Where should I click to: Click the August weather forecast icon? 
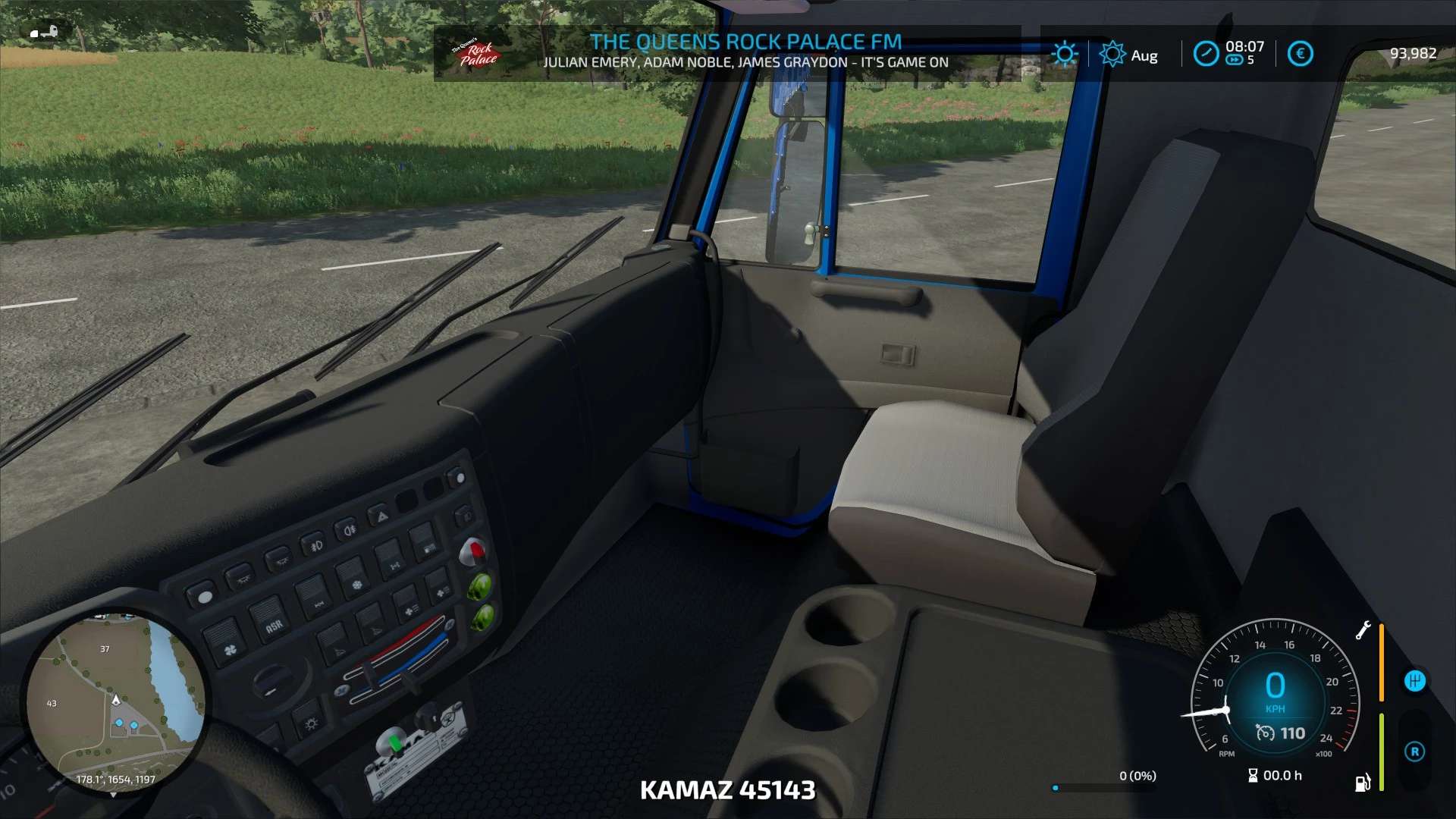(1112, 54)
